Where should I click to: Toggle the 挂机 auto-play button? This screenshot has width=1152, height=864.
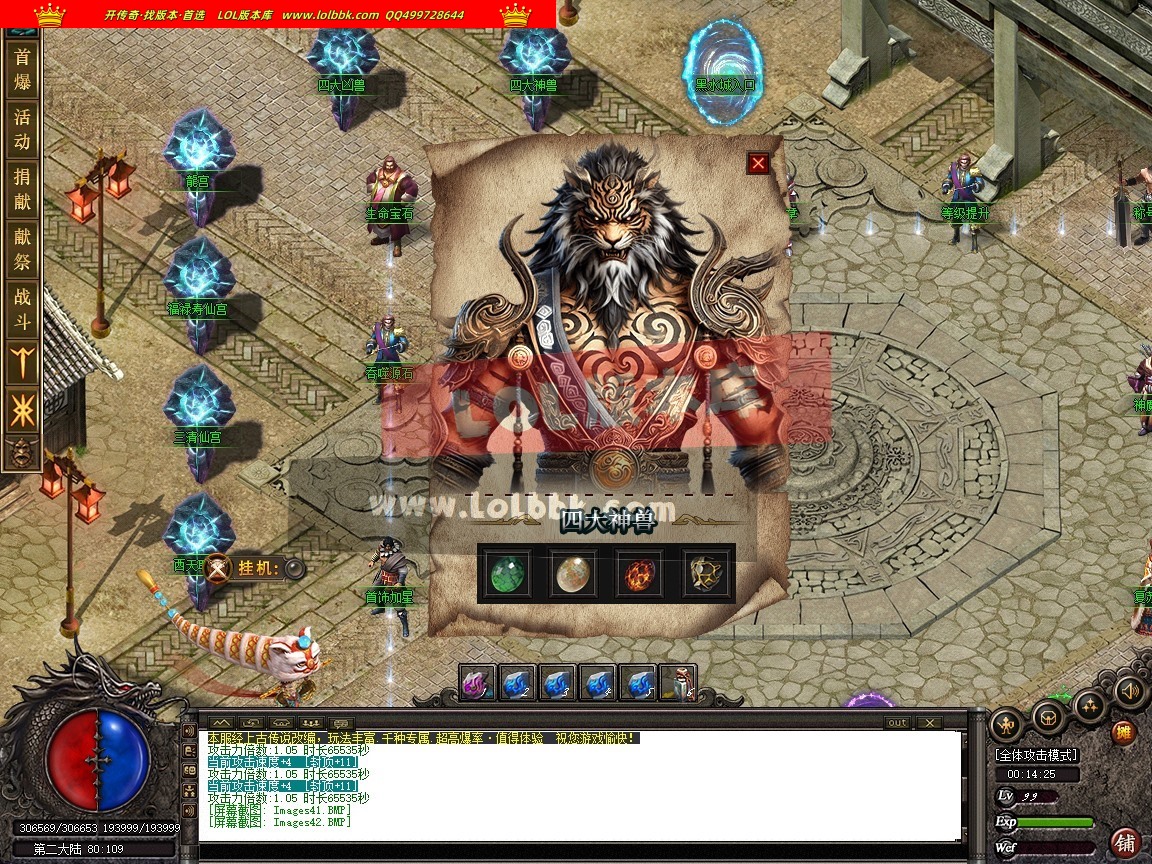(x=294, y=568)
